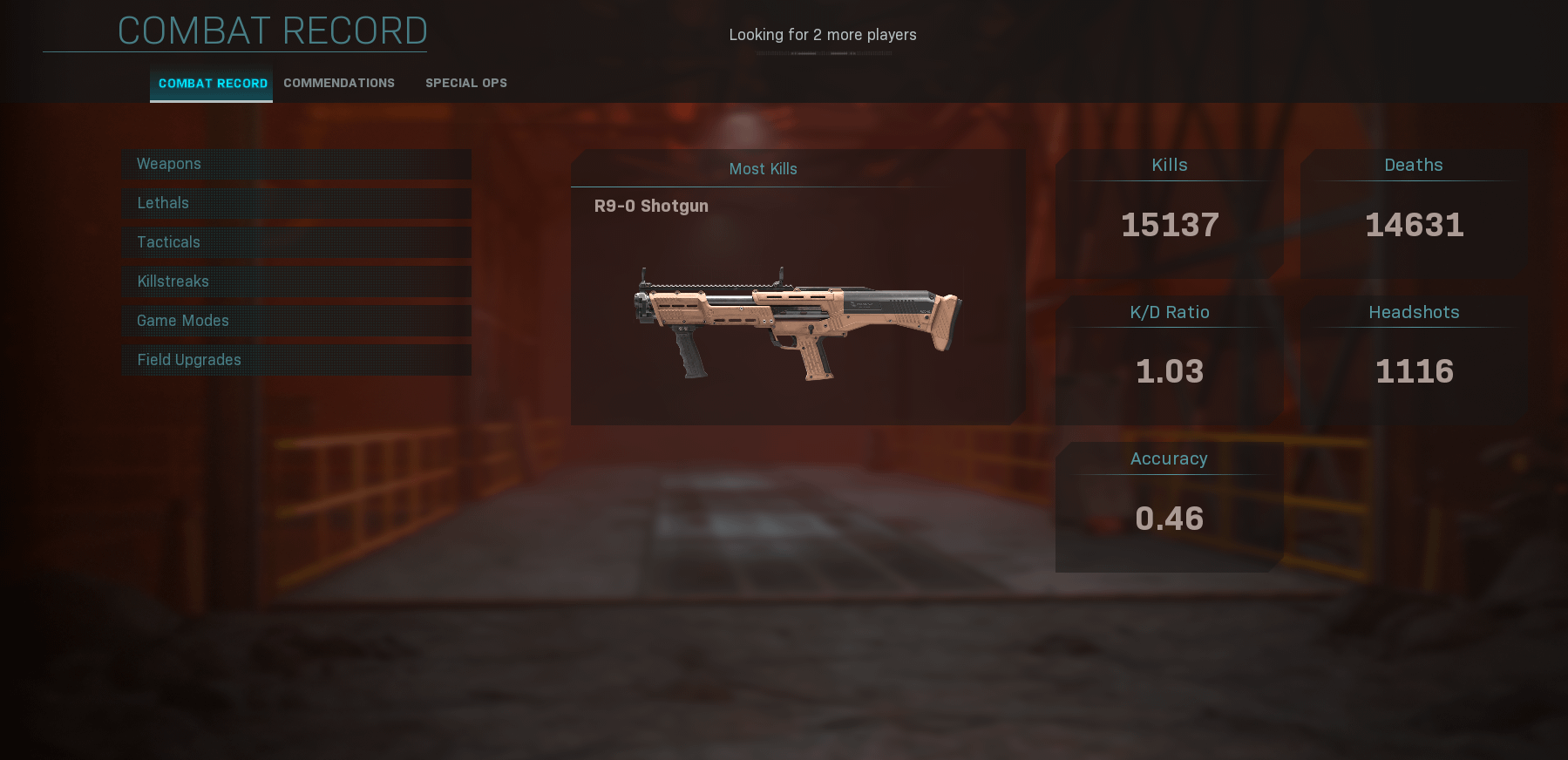
Task: Open the Killstreaks category
Action: (296, 282)
